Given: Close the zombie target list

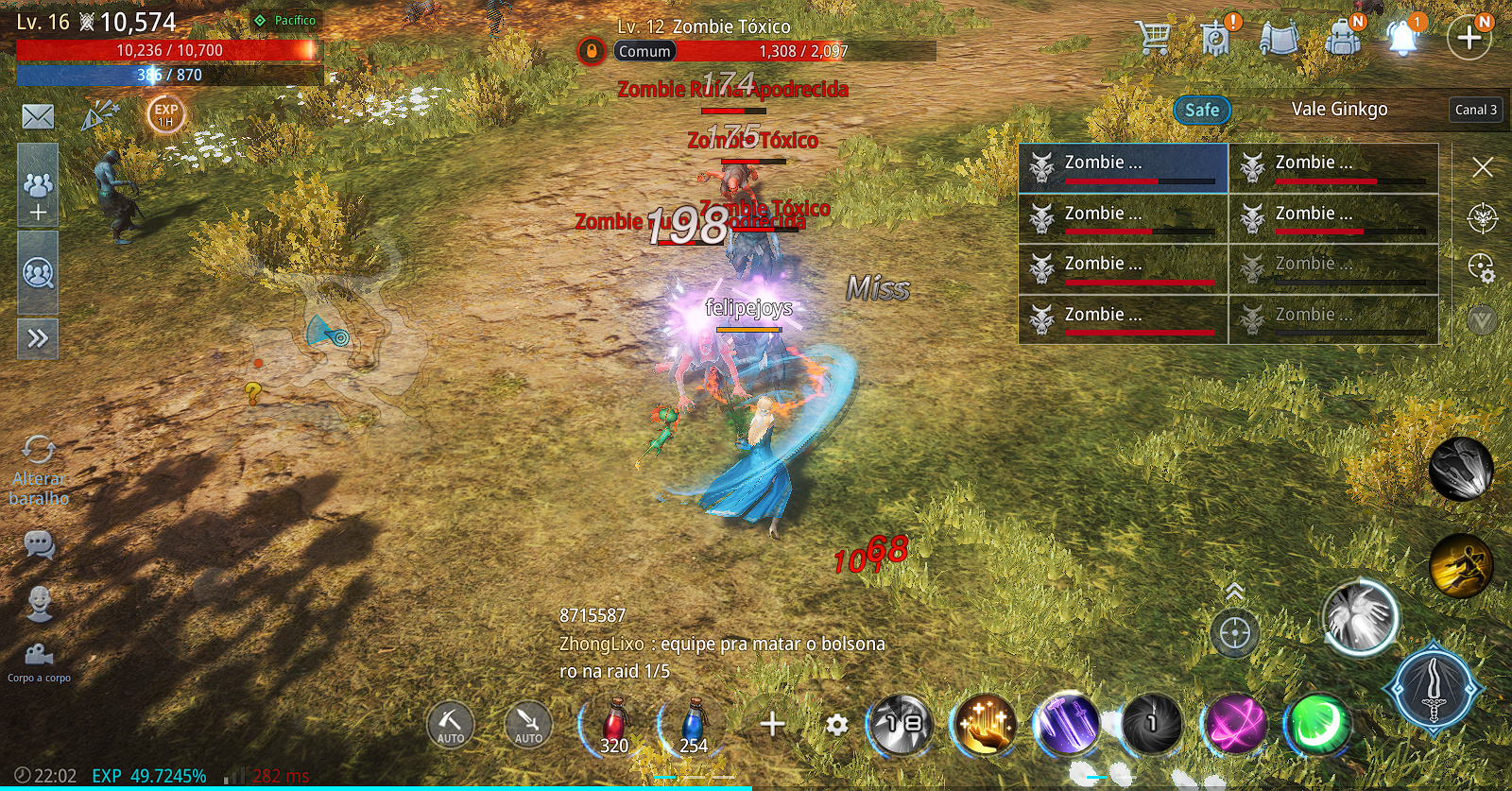Looking at the screenshot, I should (x=1482, y=167).
